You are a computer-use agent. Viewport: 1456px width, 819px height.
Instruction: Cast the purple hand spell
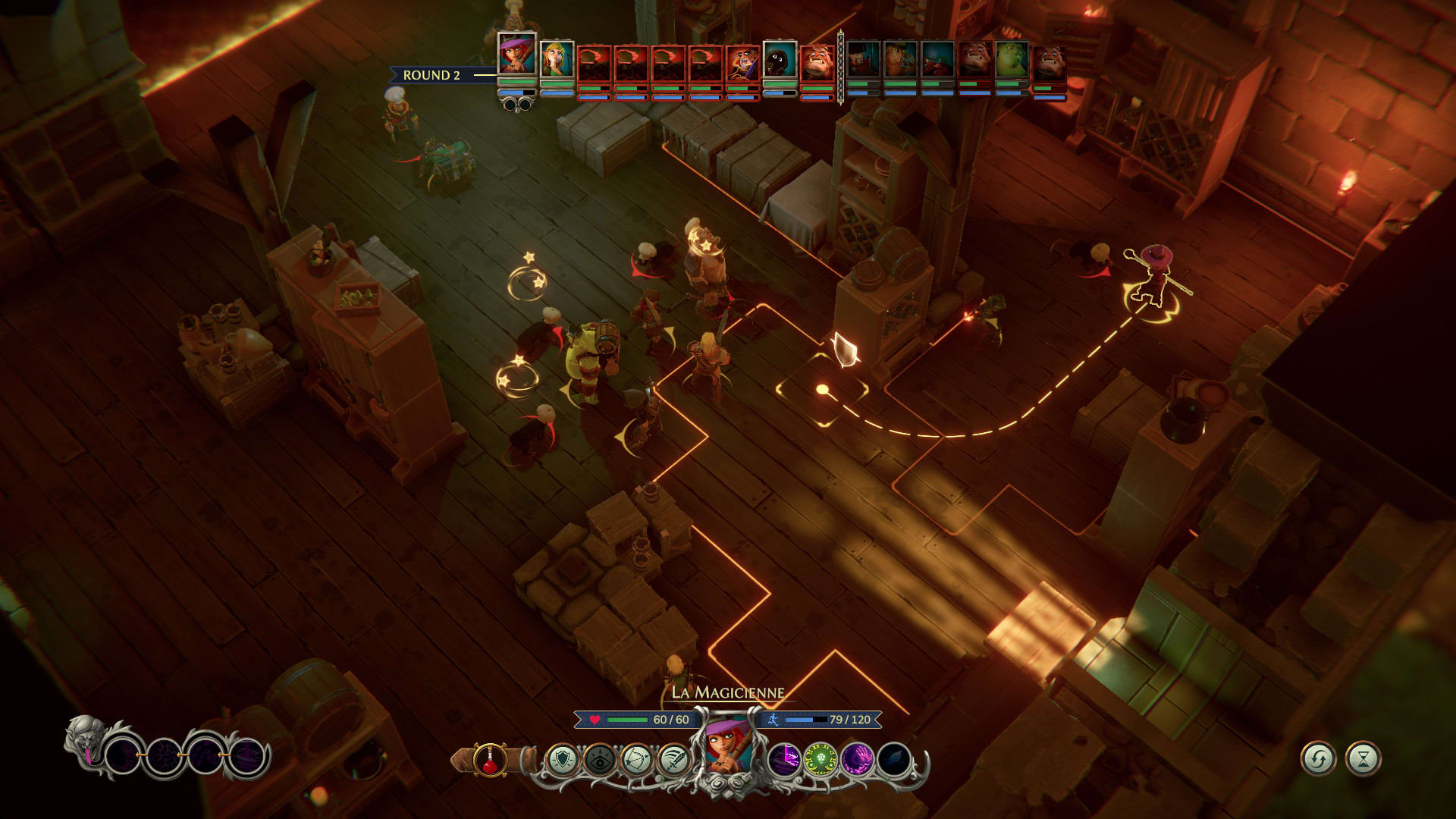(x=857, y=759)
